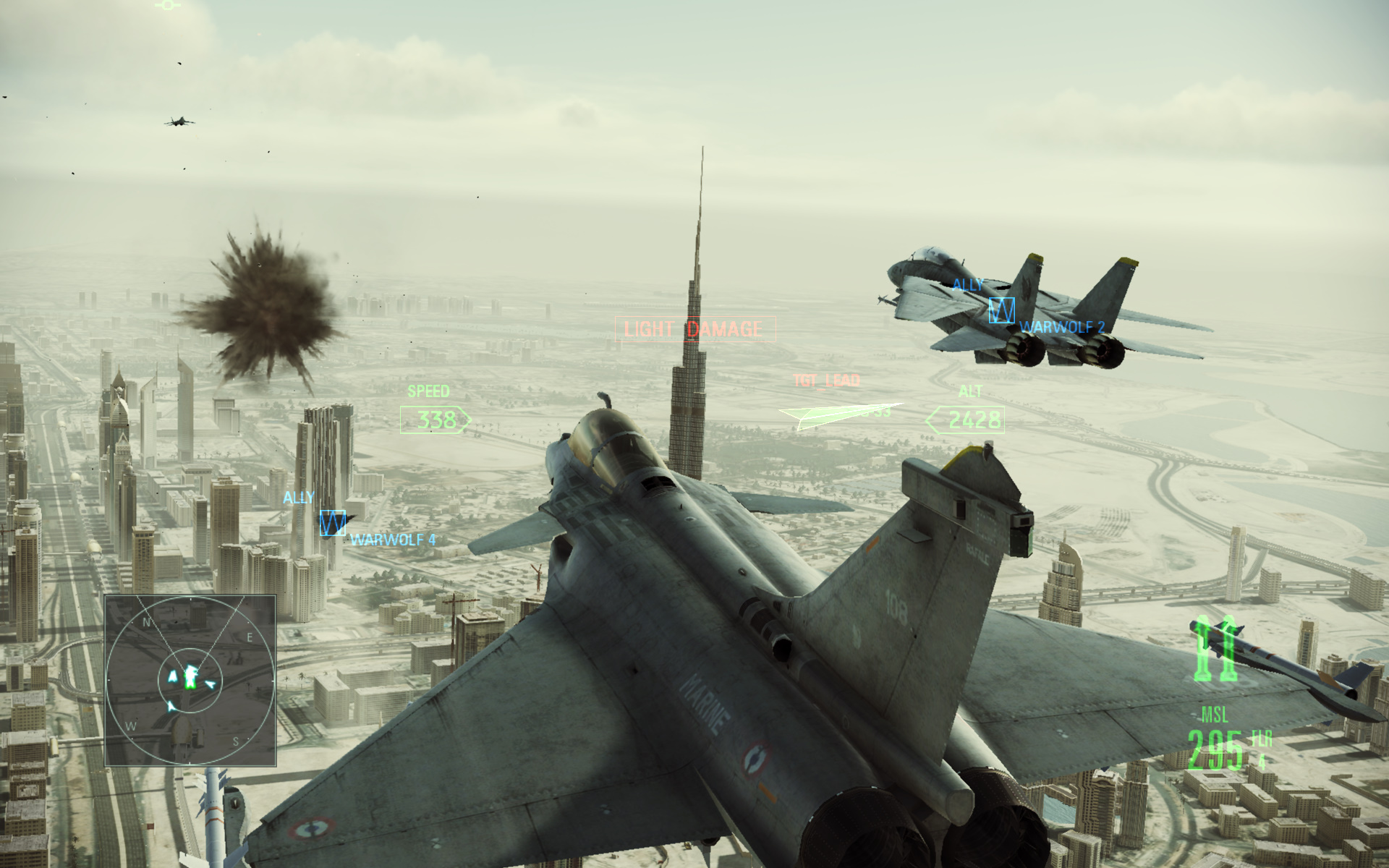Select the E marker on the minimap compass

250,637
